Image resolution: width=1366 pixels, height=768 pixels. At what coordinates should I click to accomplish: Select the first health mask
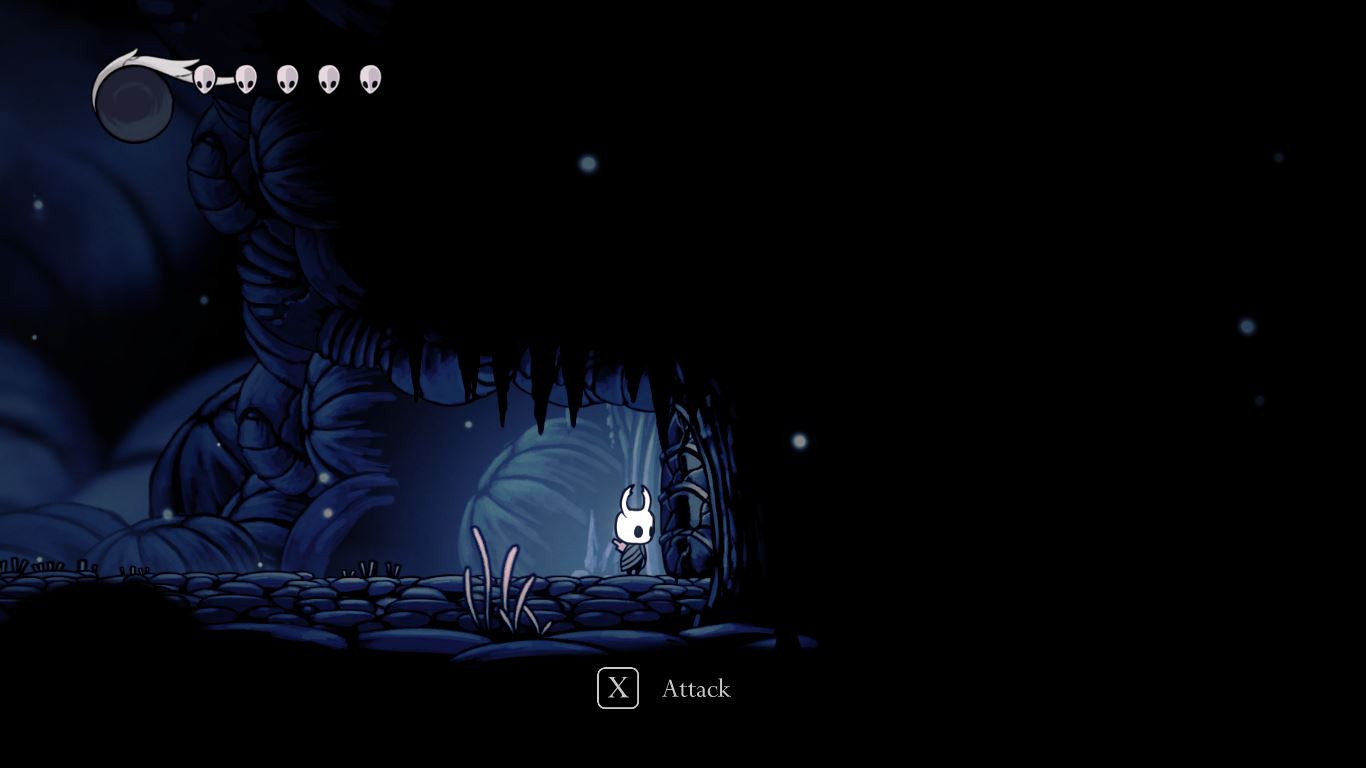click(205, 77)
